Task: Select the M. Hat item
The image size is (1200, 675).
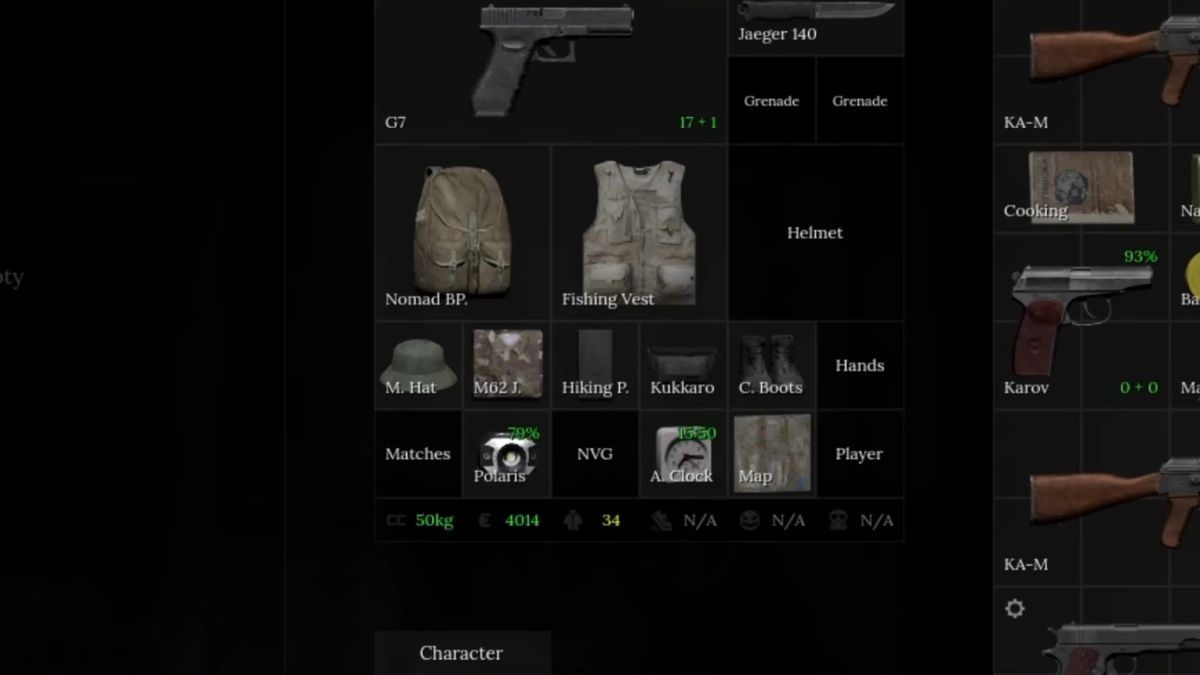Action: pyautogui.click(x=418, y=365)
